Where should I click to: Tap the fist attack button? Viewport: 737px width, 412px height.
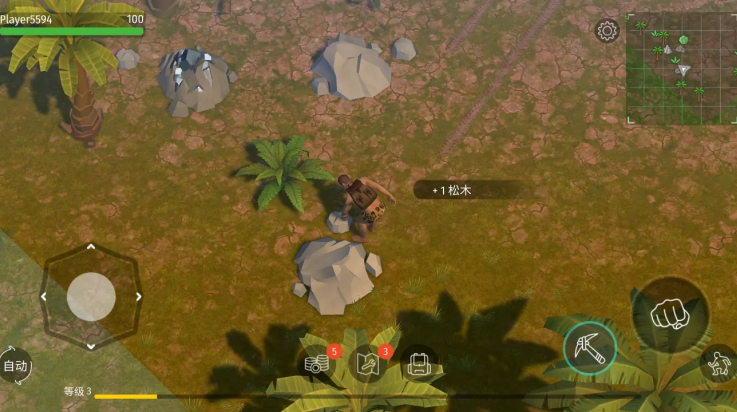[670, 315]
